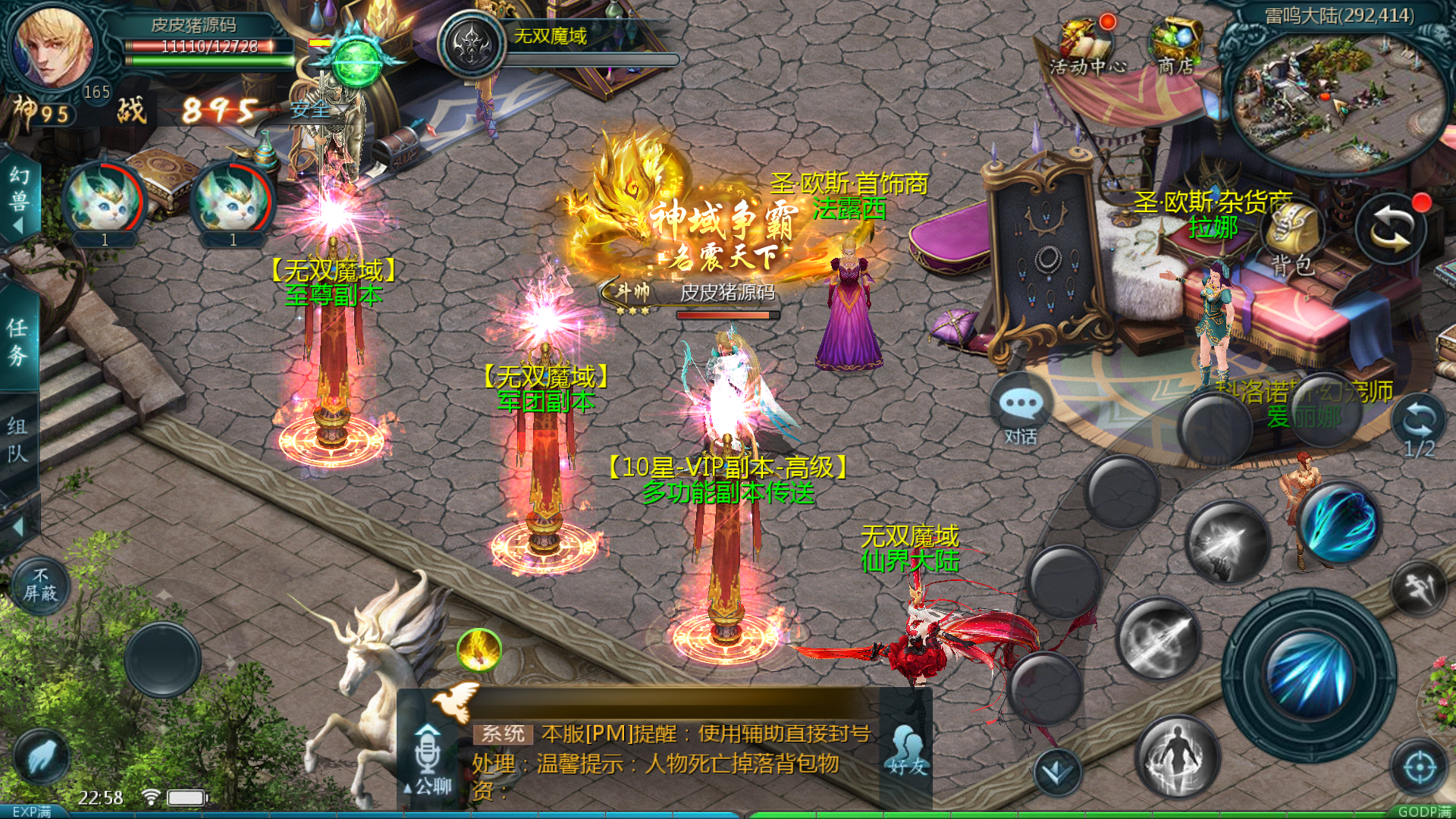The width and height of the screenshot is (1456, 819).
Task: Activate the glowing body silhouette skill
Action: (x=1177, y=756)
